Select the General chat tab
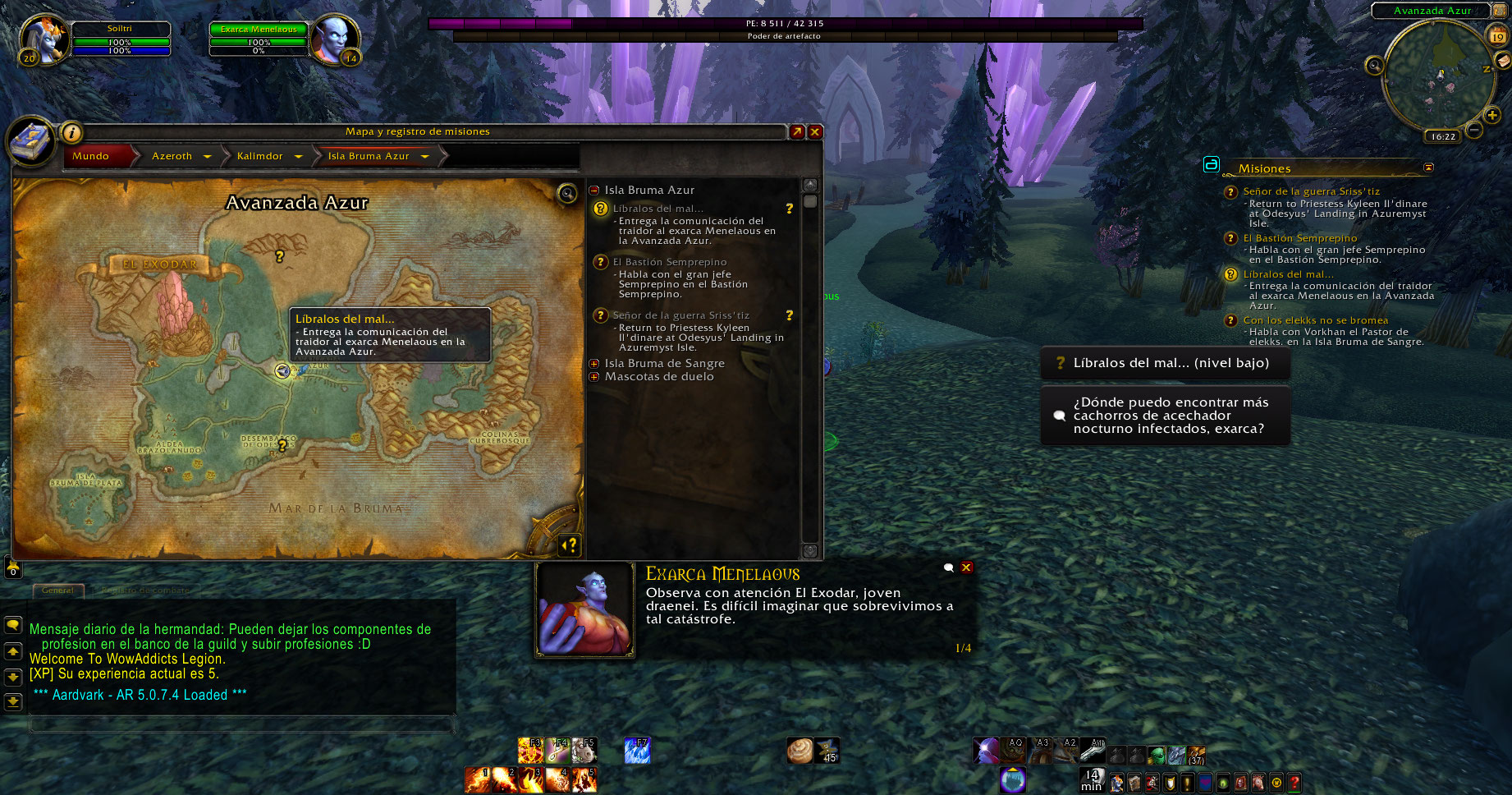The height and width of the screenshot is (795, 1512). [x=57, y=591]
